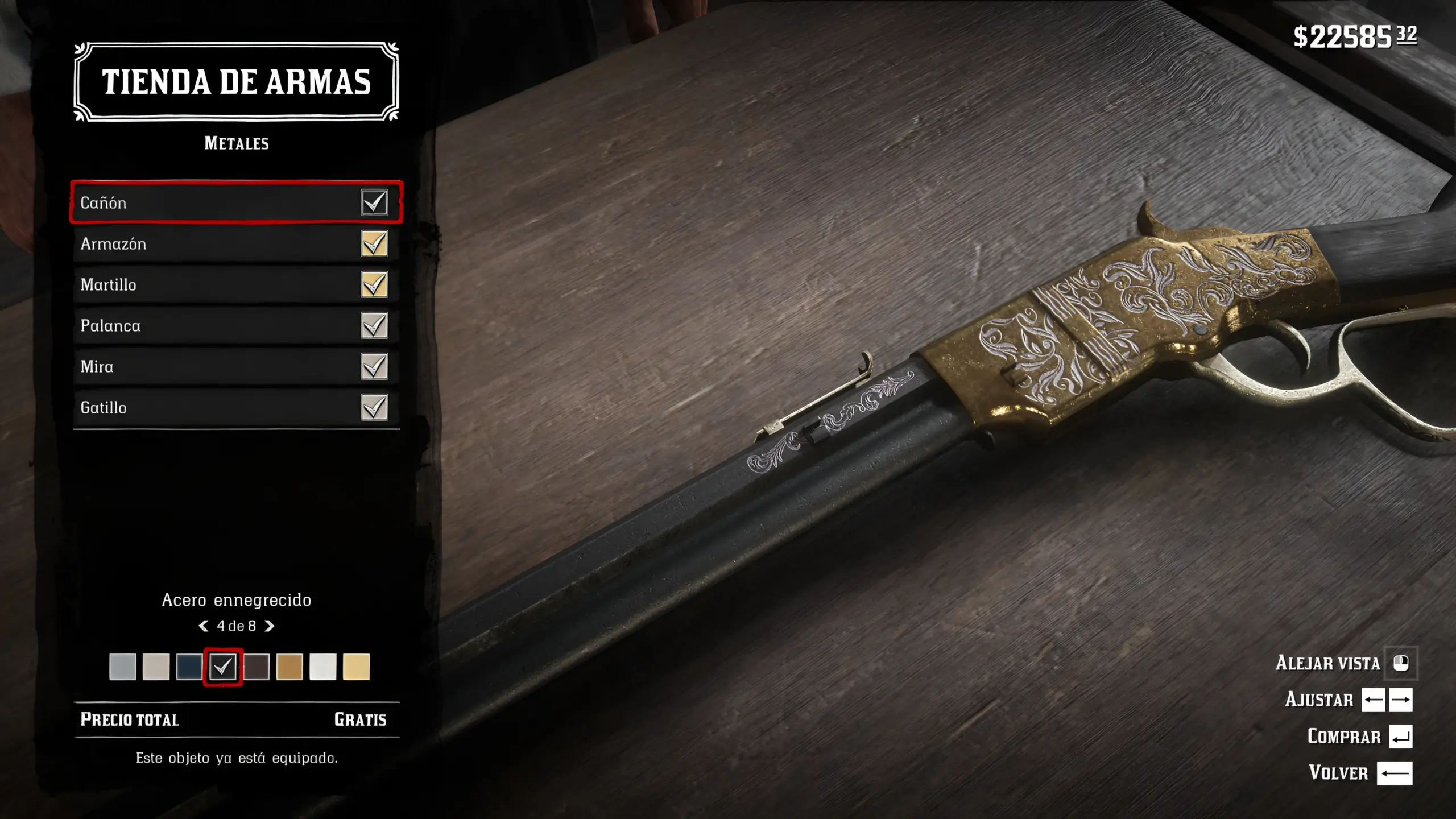Pick the dark brown metal swatch
Image resolution: width=1456 pixels, height=819 pixels.
257,667
